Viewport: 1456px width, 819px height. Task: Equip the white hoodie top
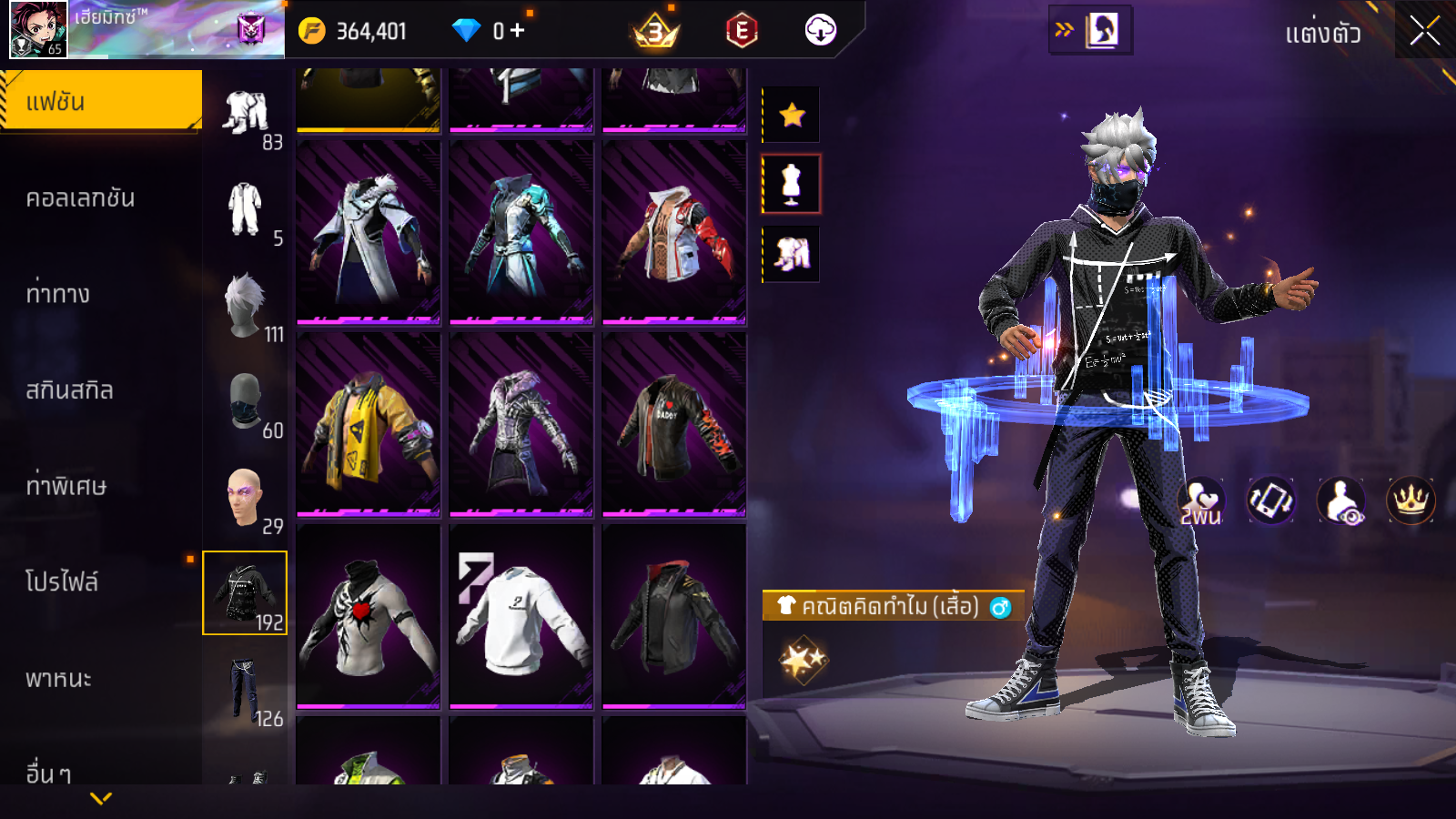click(x=521, y=616)
